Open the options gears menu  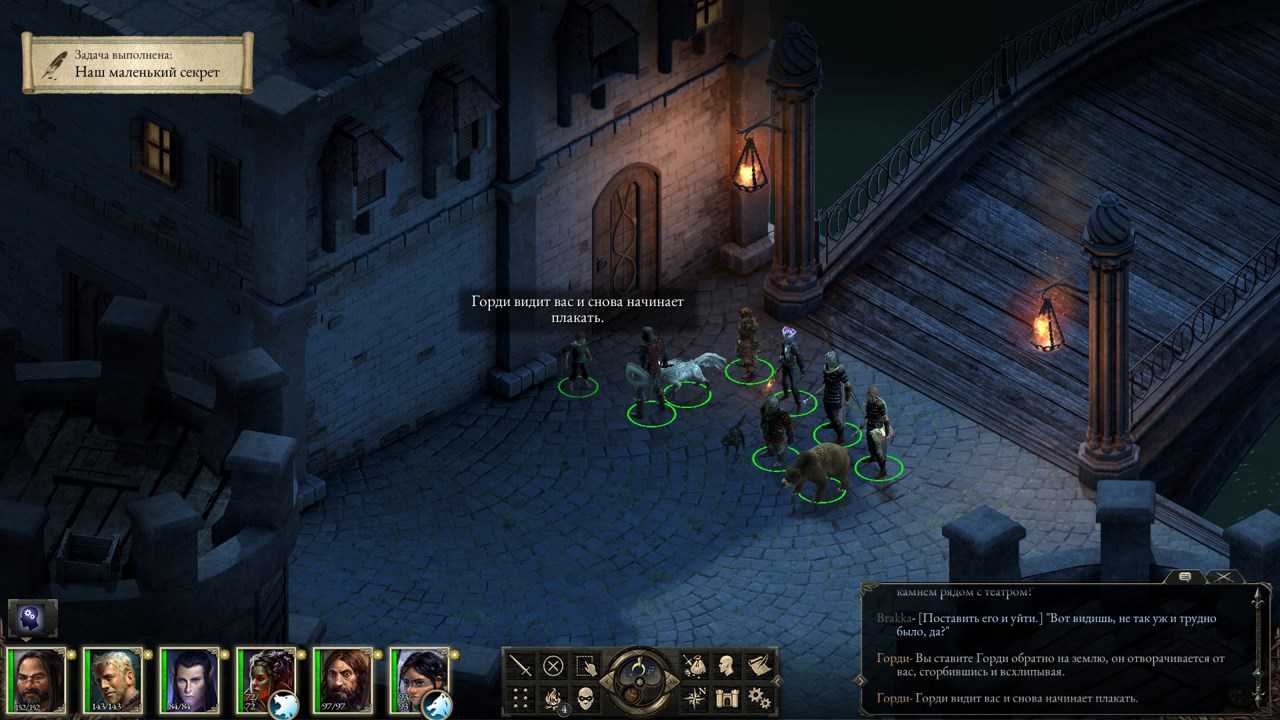click(x=759, y=697)
